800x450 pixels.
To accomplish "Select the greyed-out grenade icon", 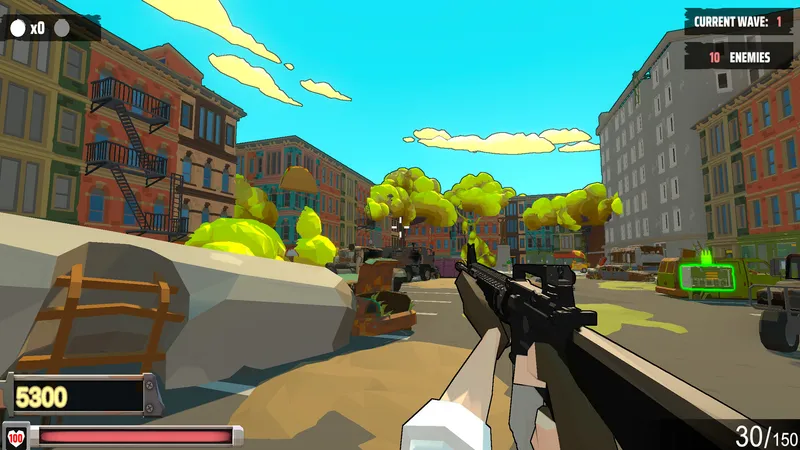I will (x=62, y=28).
